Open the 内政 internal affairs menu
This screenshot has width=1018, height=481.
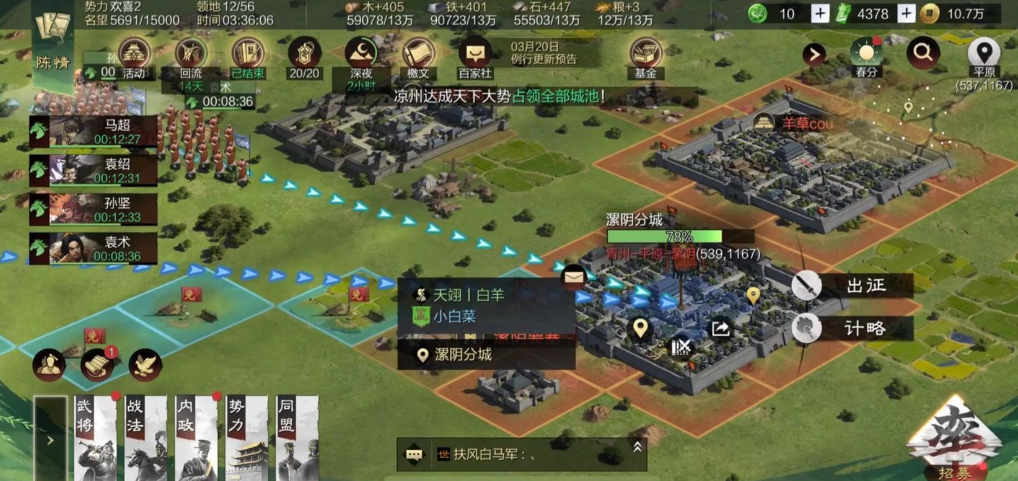click(x=197, y=438)
